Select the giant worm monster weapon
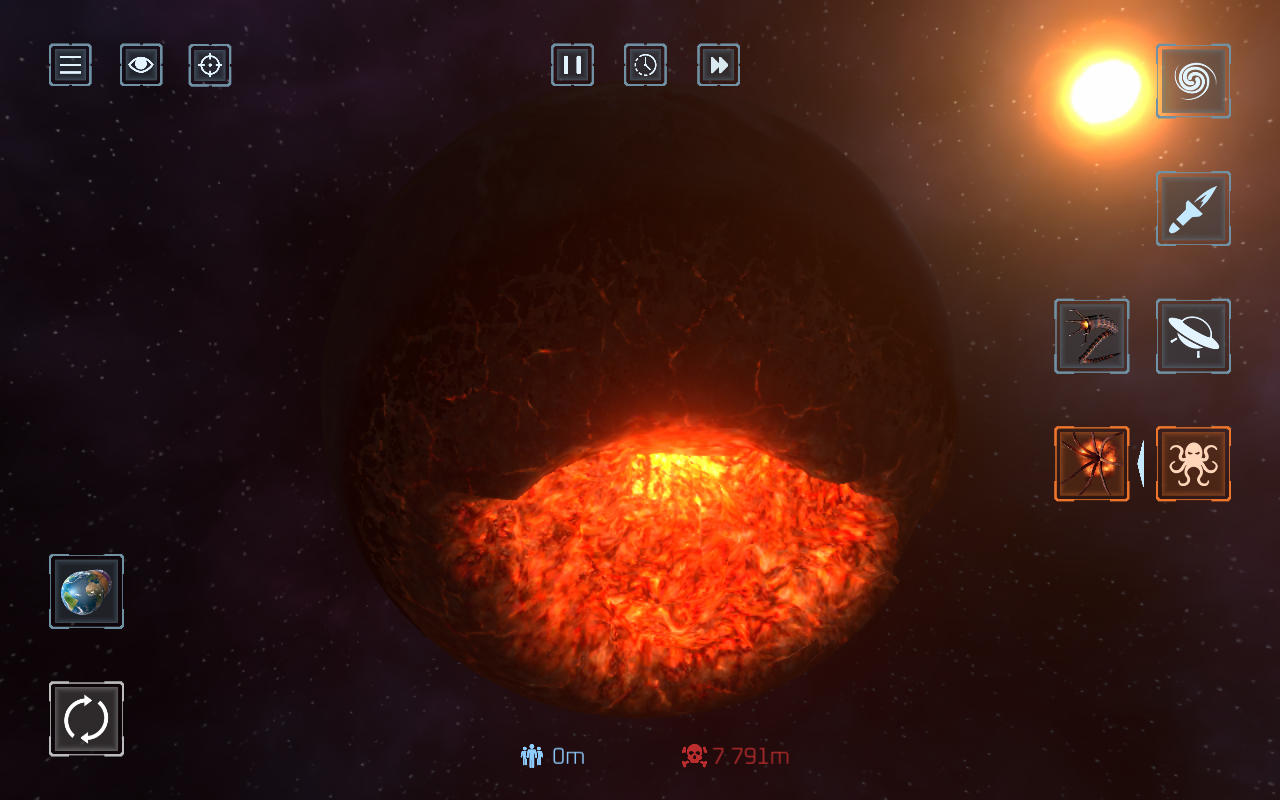Viewport: 1280px width, 800px height. [x=1091, y=336]
